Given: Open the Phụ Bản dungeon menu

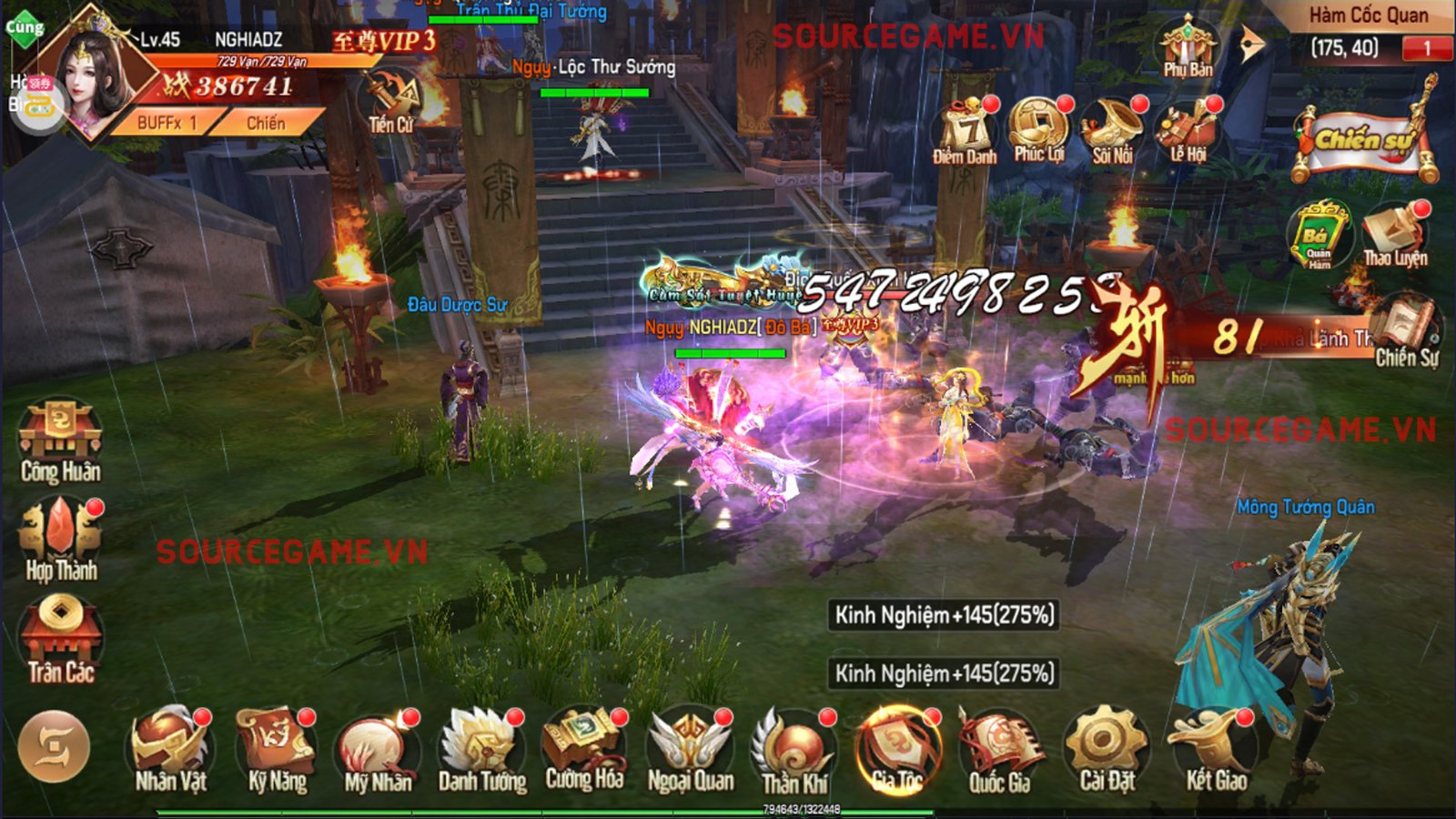Looking at the screenshot, I should 1188,45.
